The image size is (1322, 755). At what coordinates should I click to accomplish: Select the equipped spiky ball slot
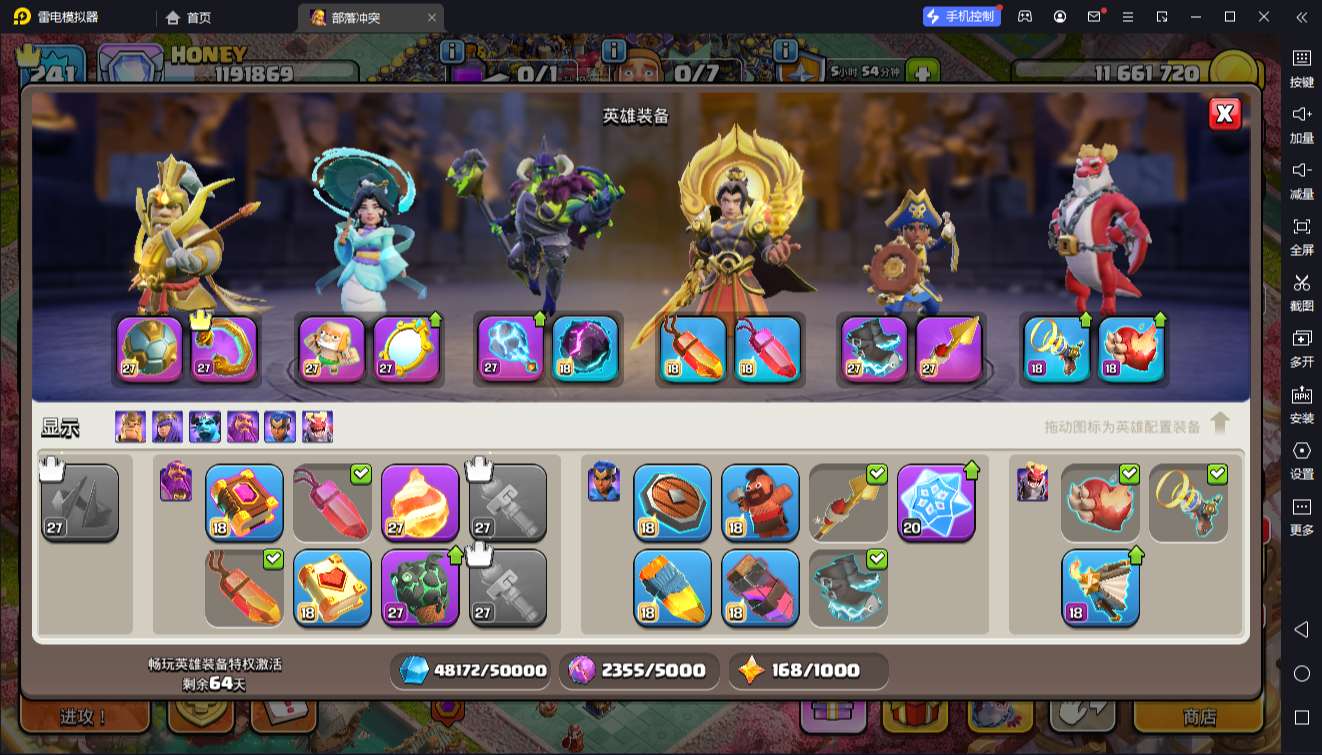pos(150,349)
